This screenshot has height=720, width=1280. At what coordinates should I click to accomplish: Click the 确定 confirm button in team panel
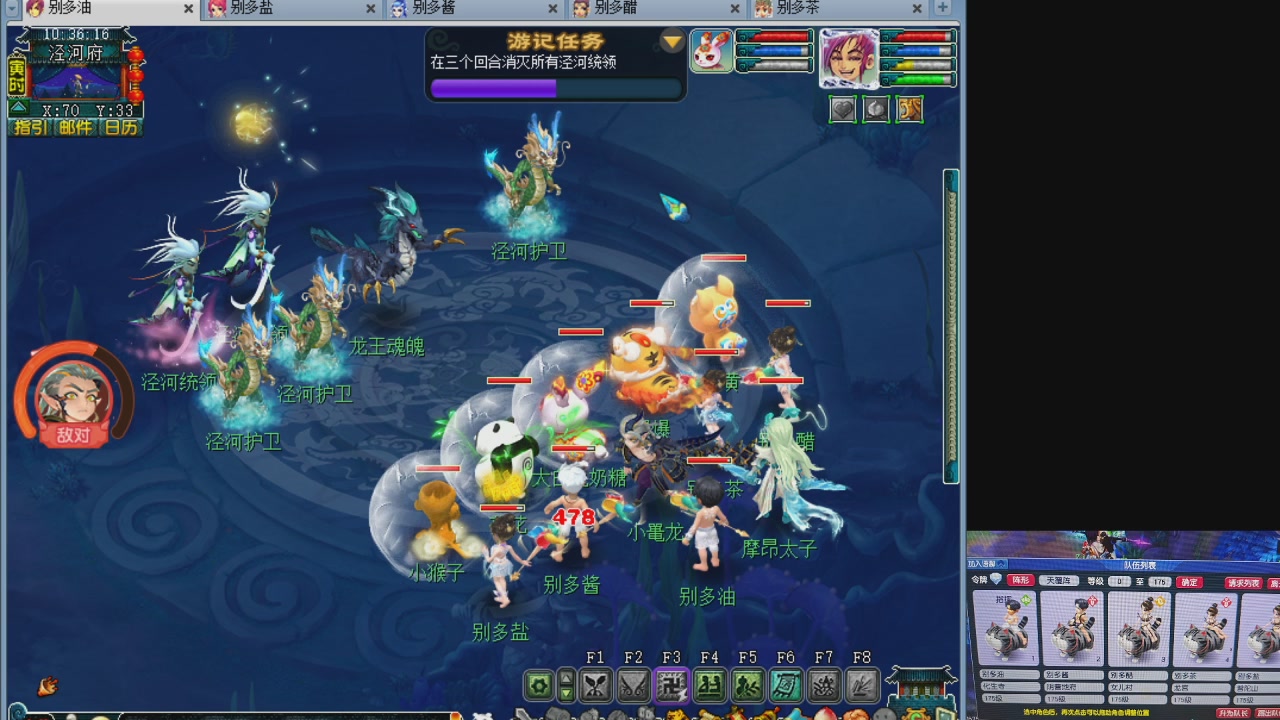click(x=1188, y=582)
